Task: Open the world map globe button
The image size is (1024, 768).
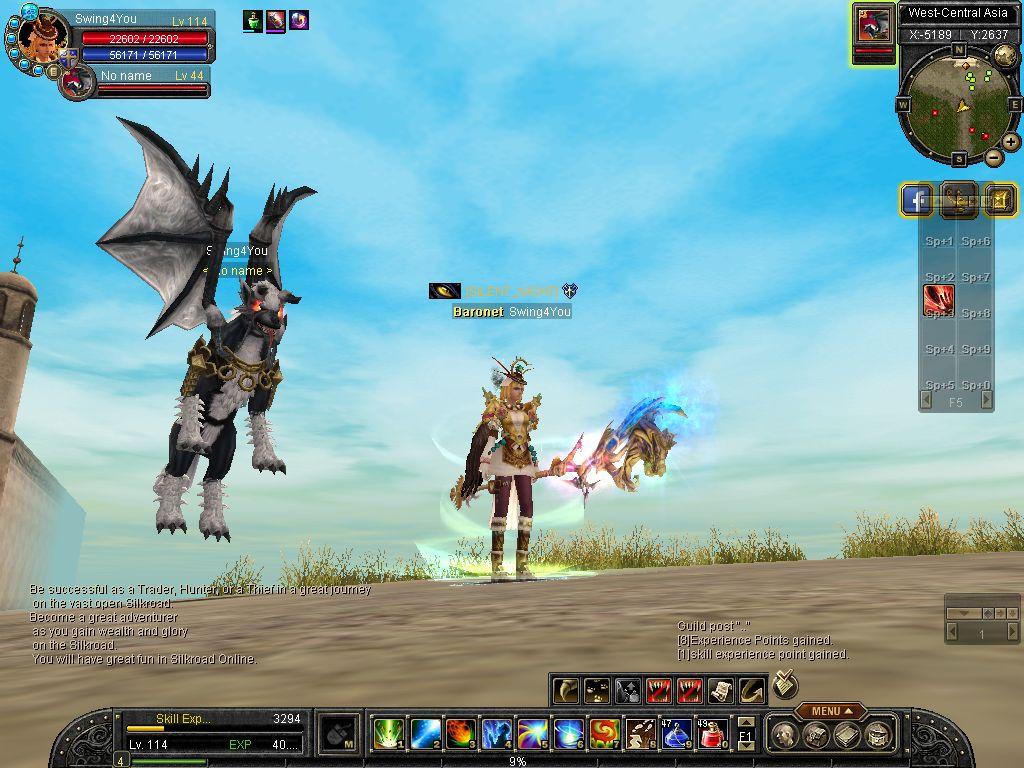Action: pos(1005,56)
